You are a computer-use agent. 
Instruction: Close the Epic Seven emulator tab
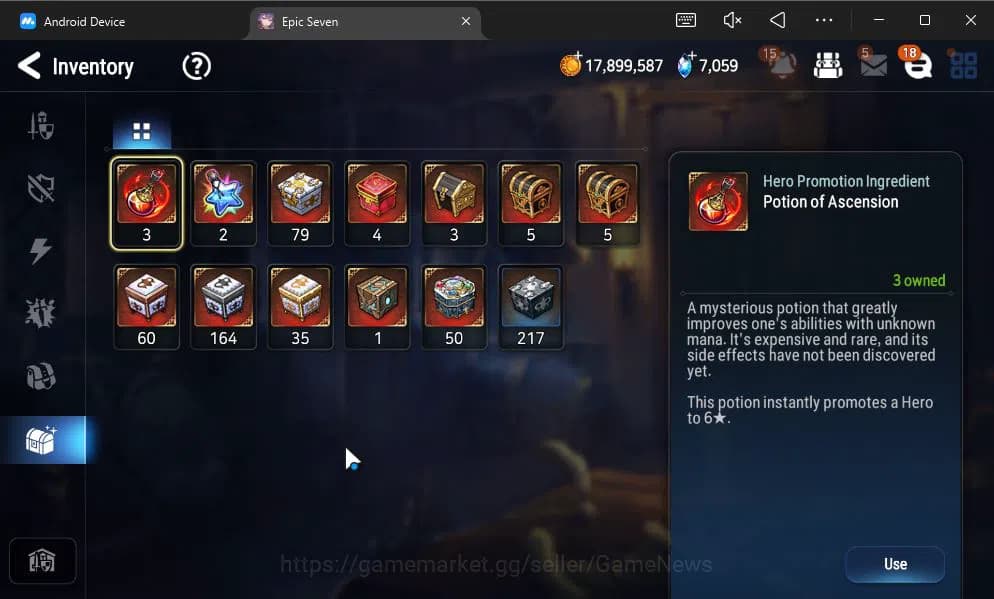pos(466,21)
